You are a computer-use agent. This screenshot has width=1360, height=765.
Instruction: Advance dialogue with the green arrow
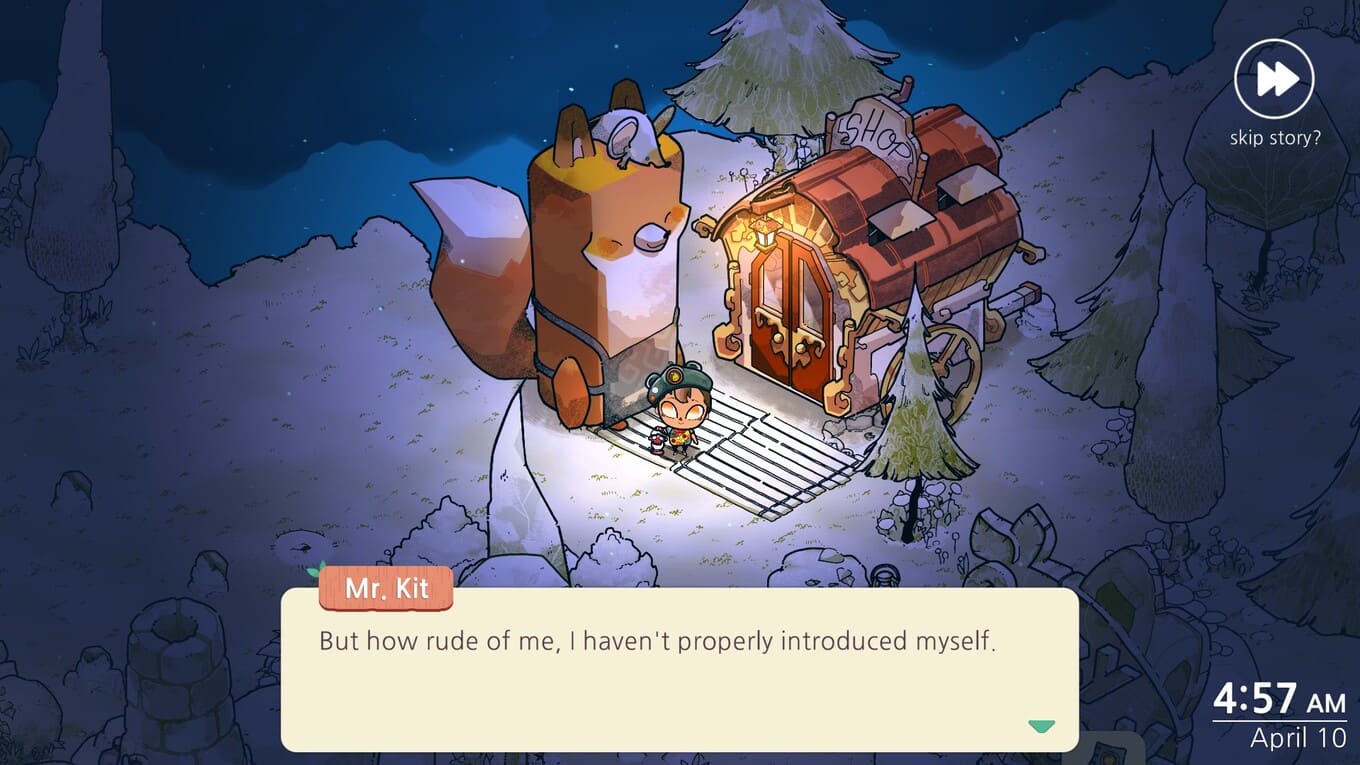click(x=1041, y=726)
